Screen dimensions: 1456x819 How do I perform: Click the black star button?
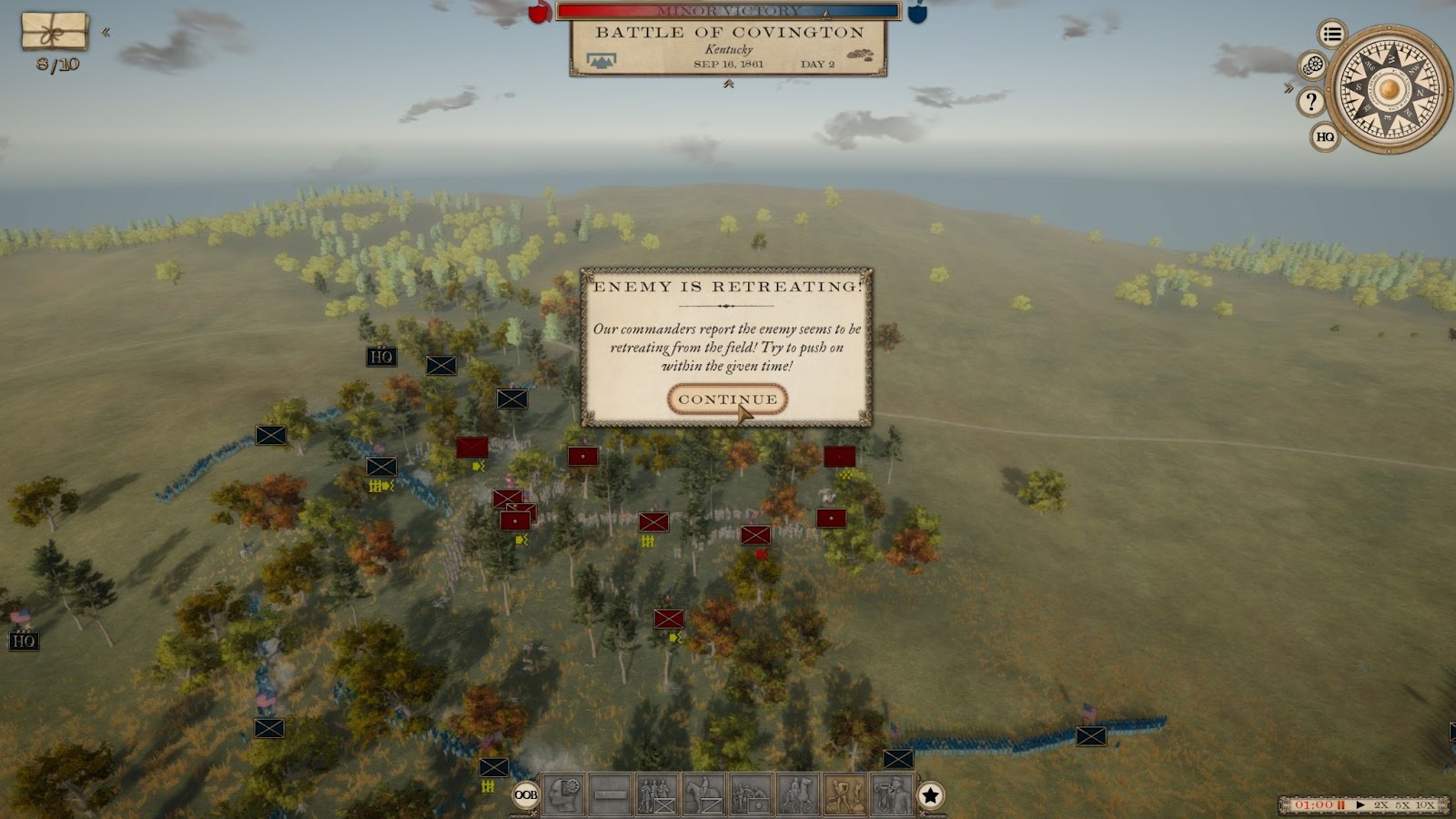(930, 795)
